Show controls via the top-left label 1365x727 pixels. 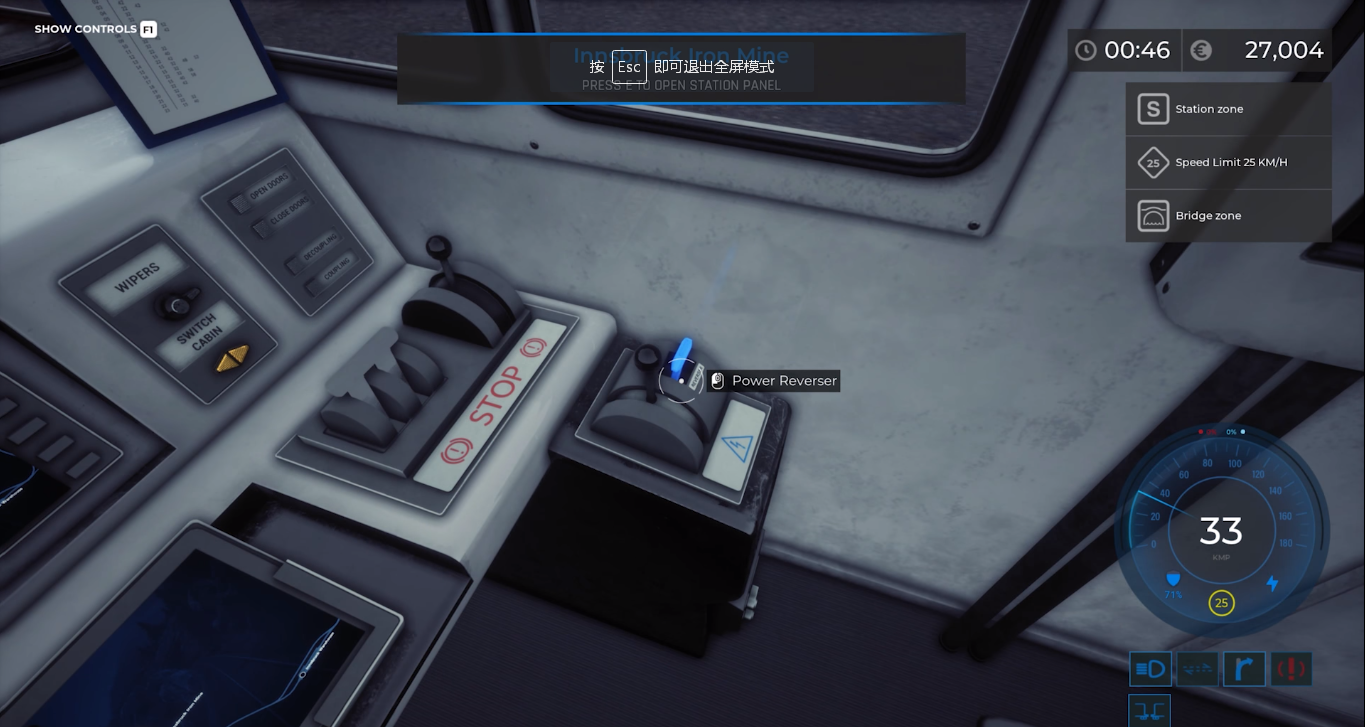coord(95,29)
